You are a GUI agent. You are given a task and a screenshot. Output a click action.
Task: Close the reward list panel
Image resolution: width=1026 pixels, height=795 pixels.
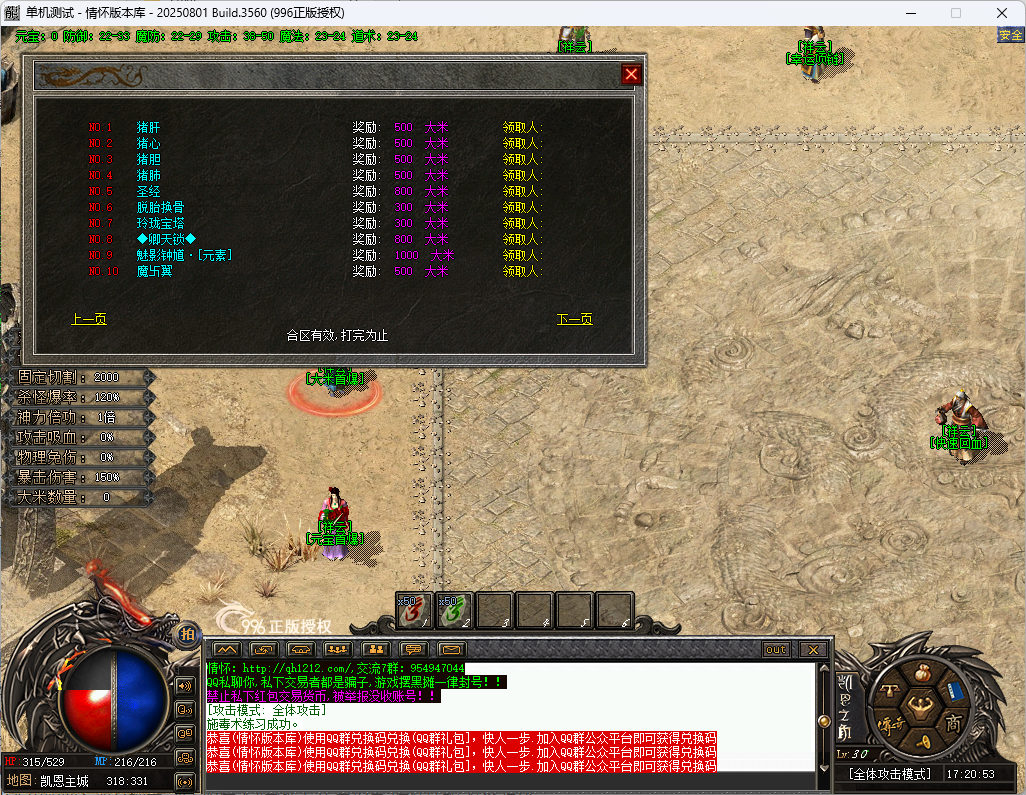(x=631, y=74)
